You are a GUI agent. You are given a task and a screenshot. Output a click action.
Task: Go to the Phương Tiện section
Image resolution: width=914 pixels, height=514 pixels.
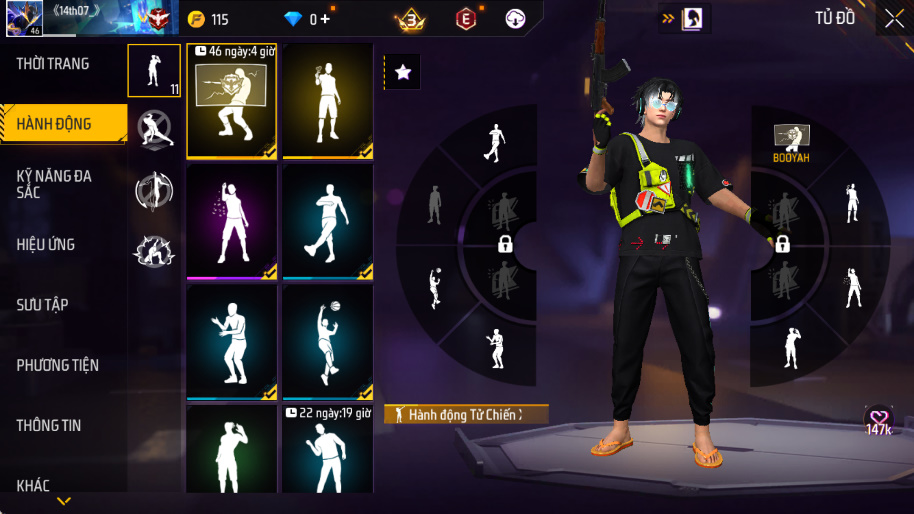58,365
